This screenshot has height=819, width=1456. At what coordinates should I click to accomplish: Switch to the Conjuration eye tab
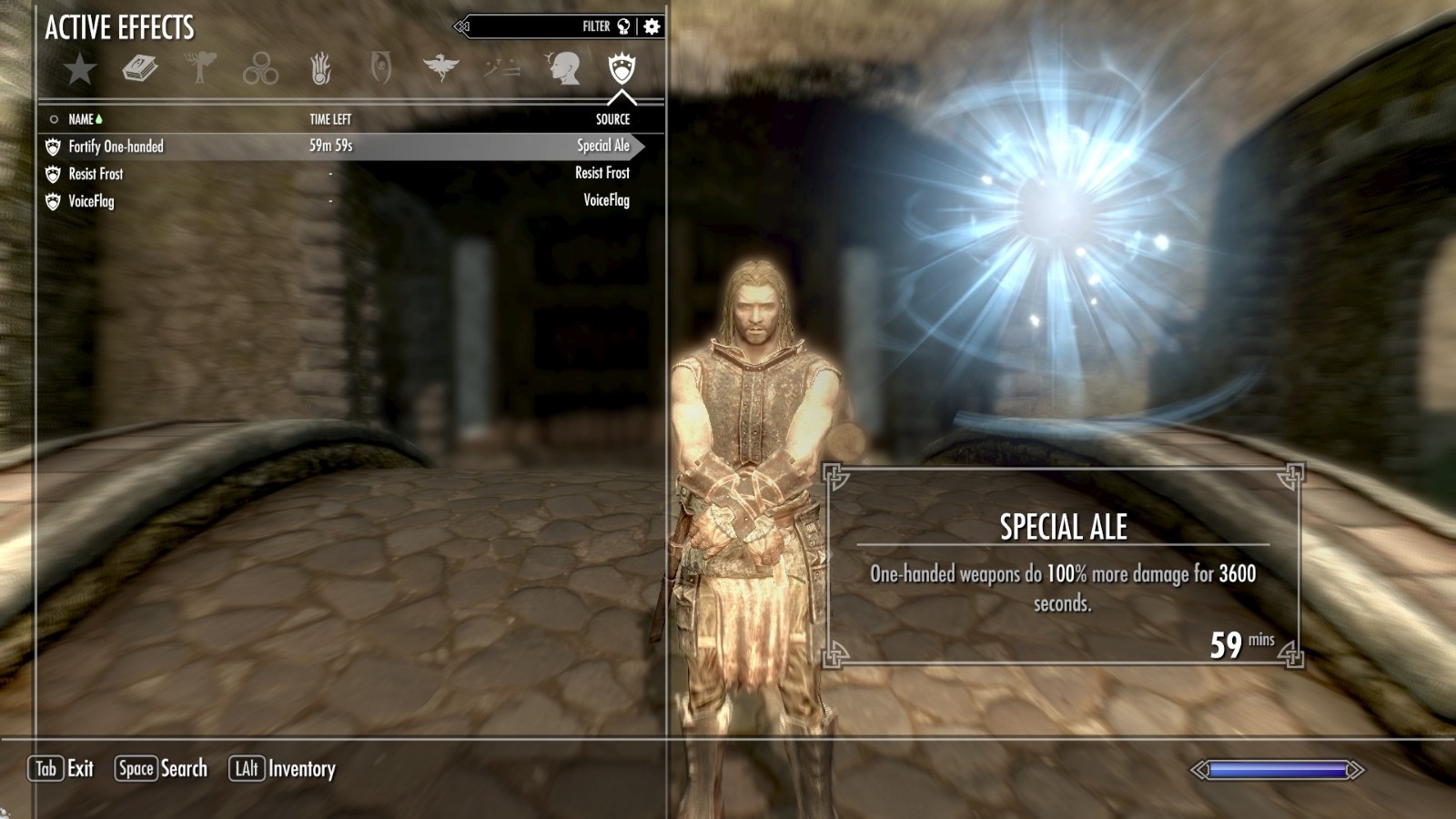click(380, 69)
